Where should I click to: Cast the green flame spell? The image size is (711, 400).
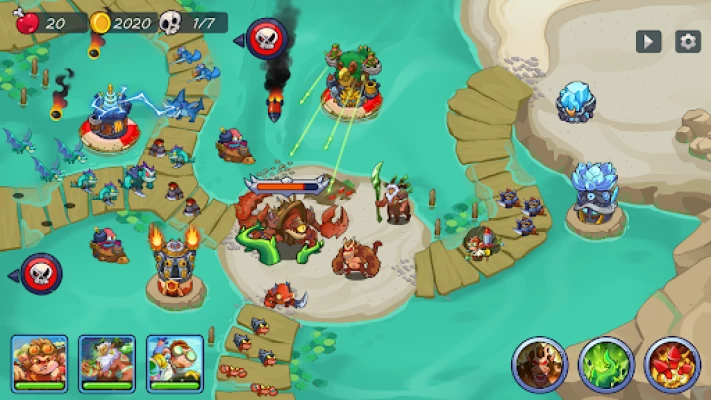[x=606, y=363]
